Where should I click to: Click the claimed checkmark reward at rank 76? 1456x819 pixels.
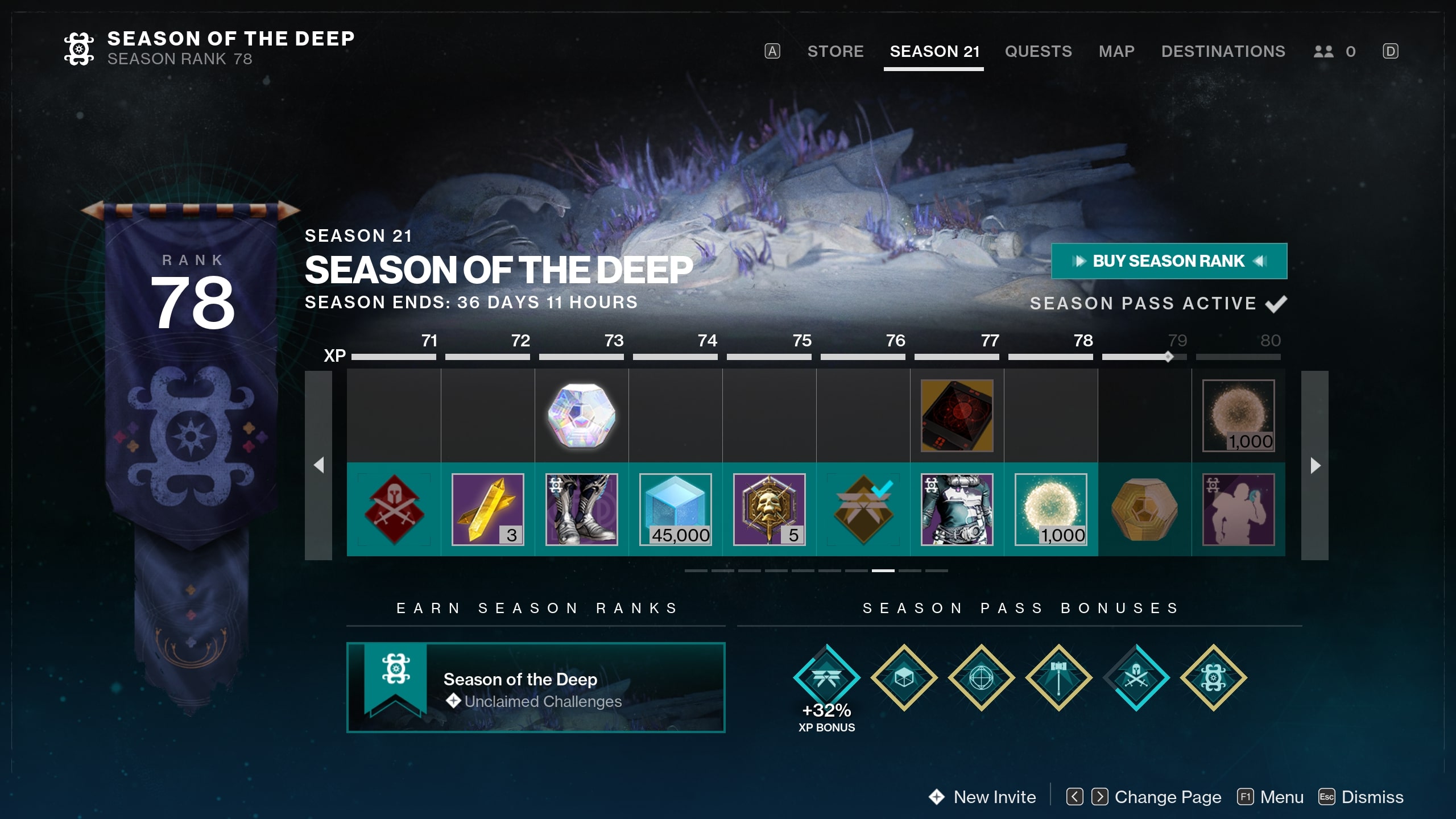click(862, 509)
